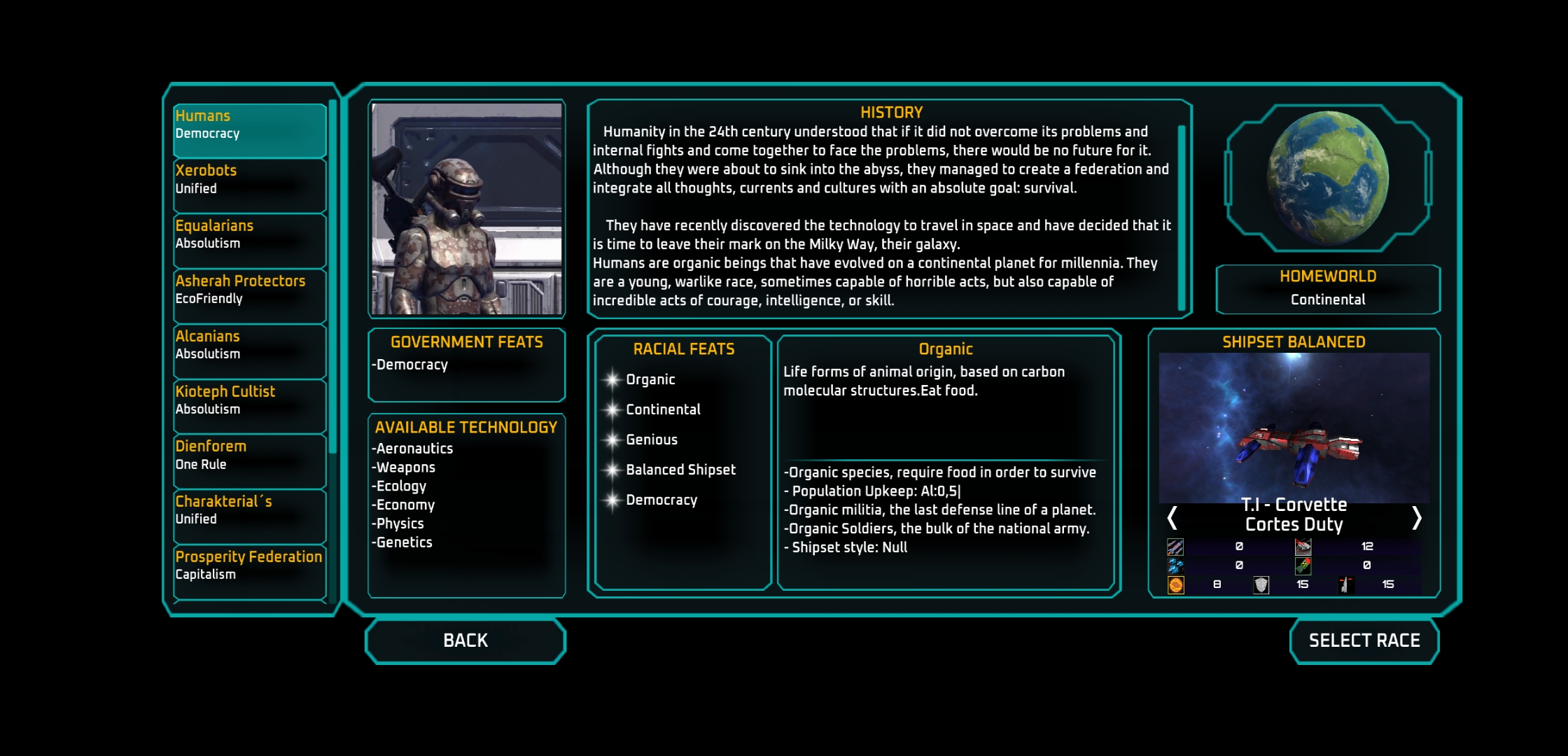
Task: Pick the Dienforem race entry
Action: click(249, 461)
